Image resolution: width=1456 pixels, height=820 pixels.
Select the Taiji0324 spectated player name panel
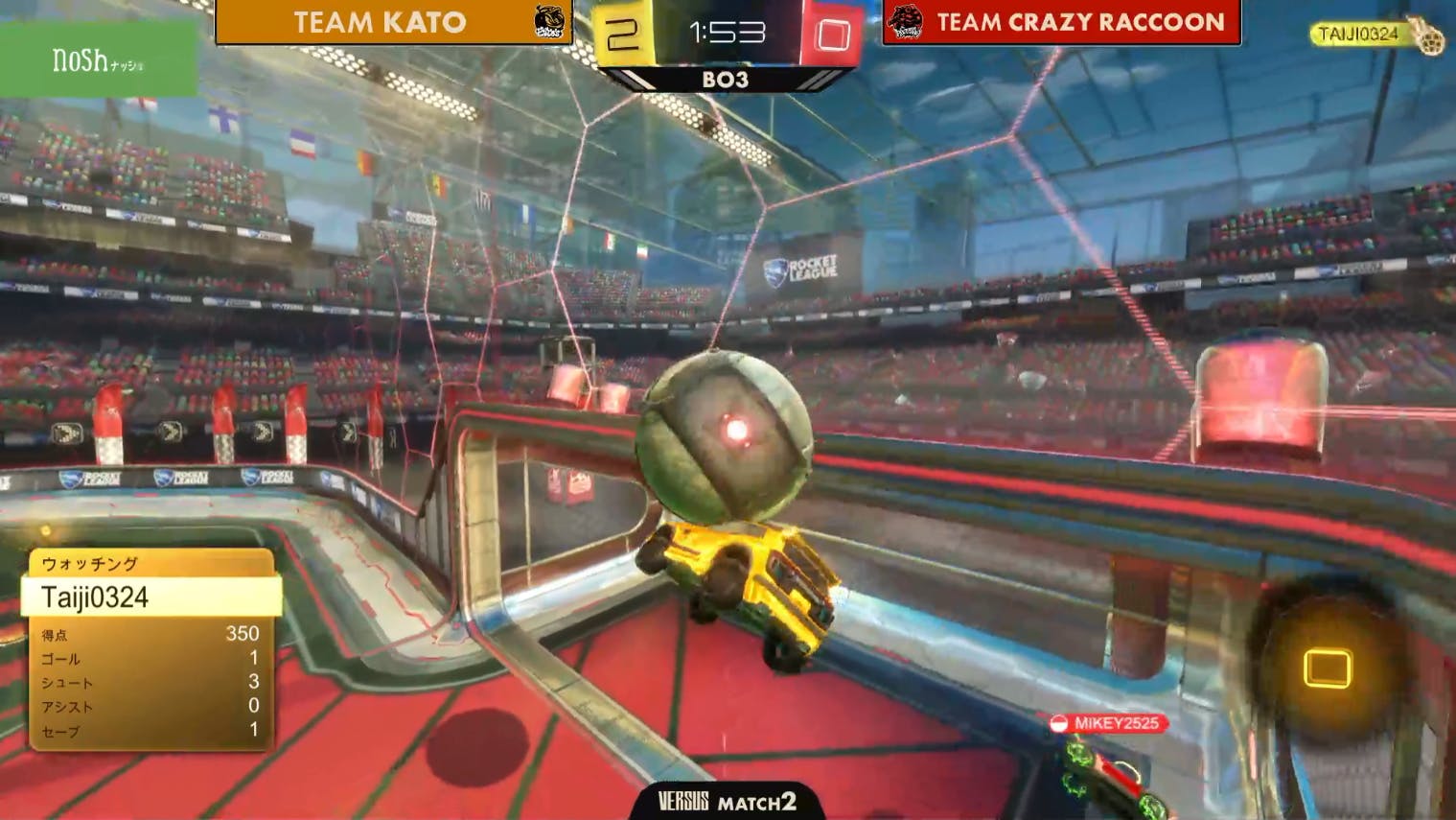pyautogui.click(x=151, y=597)
